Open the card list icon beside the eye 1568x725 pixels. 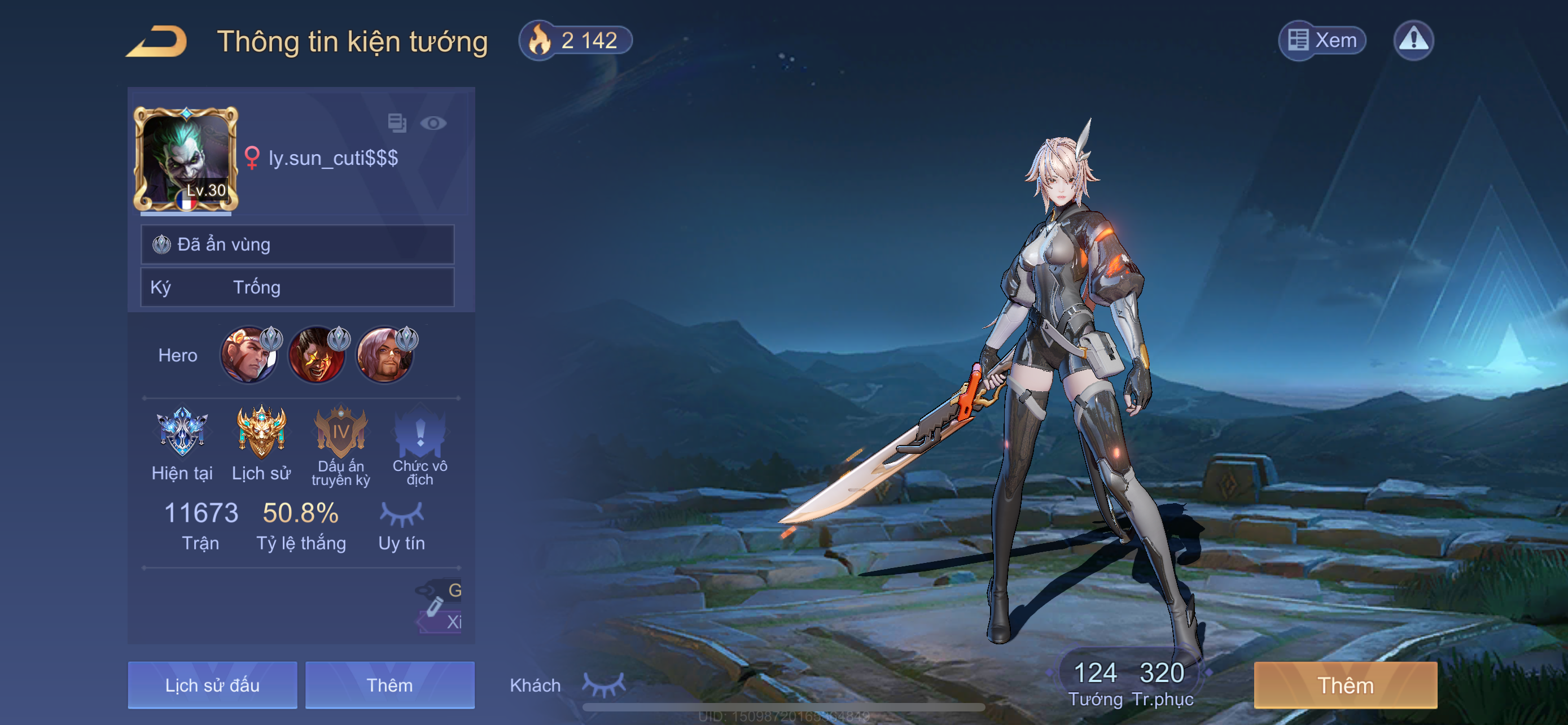(397, 123)
